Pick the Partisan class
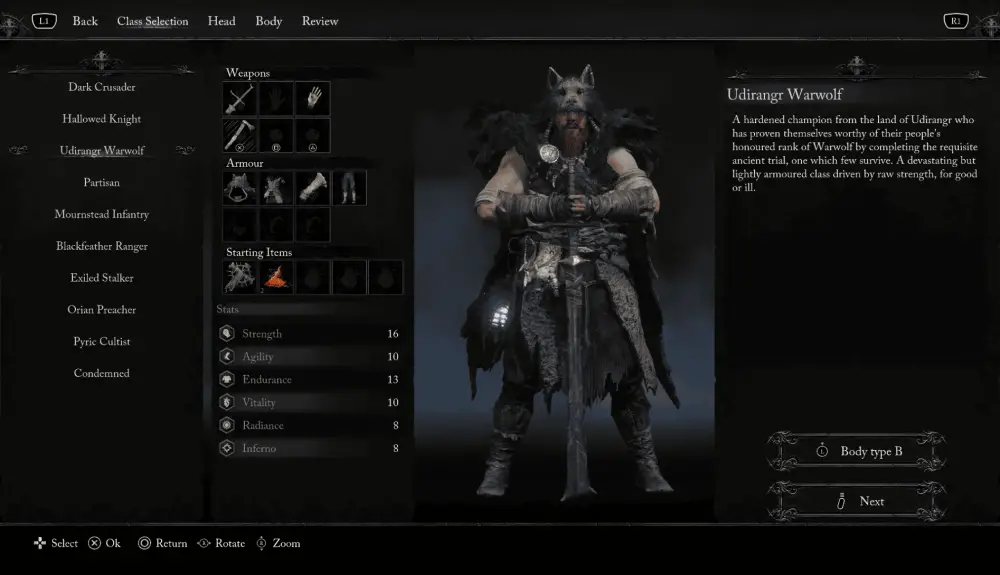Viewport: 1000px width, 575px height. 102,183
